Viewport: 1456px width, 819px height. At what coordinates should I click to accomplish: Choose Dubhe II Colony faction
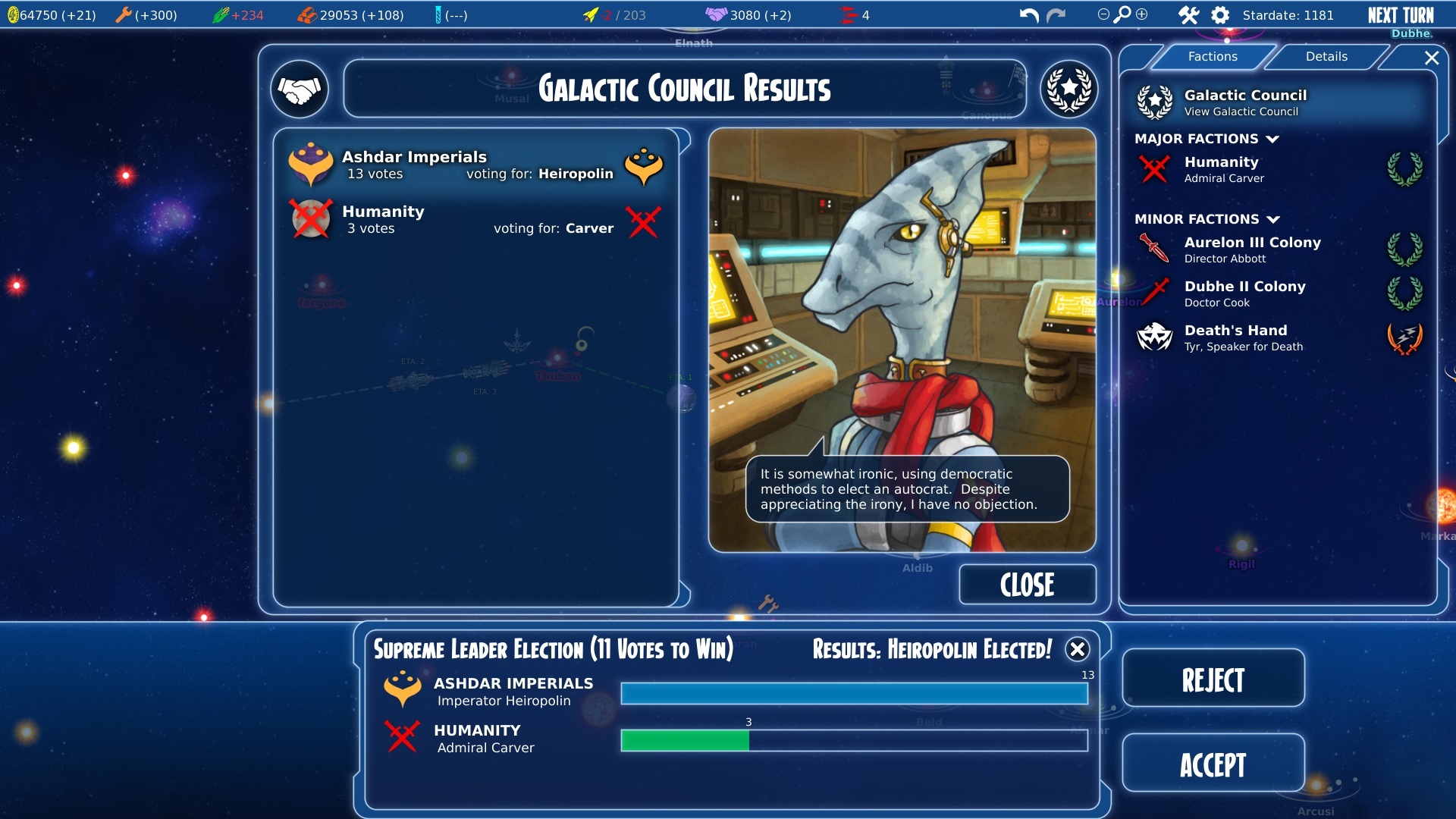tap(1244, 293)
